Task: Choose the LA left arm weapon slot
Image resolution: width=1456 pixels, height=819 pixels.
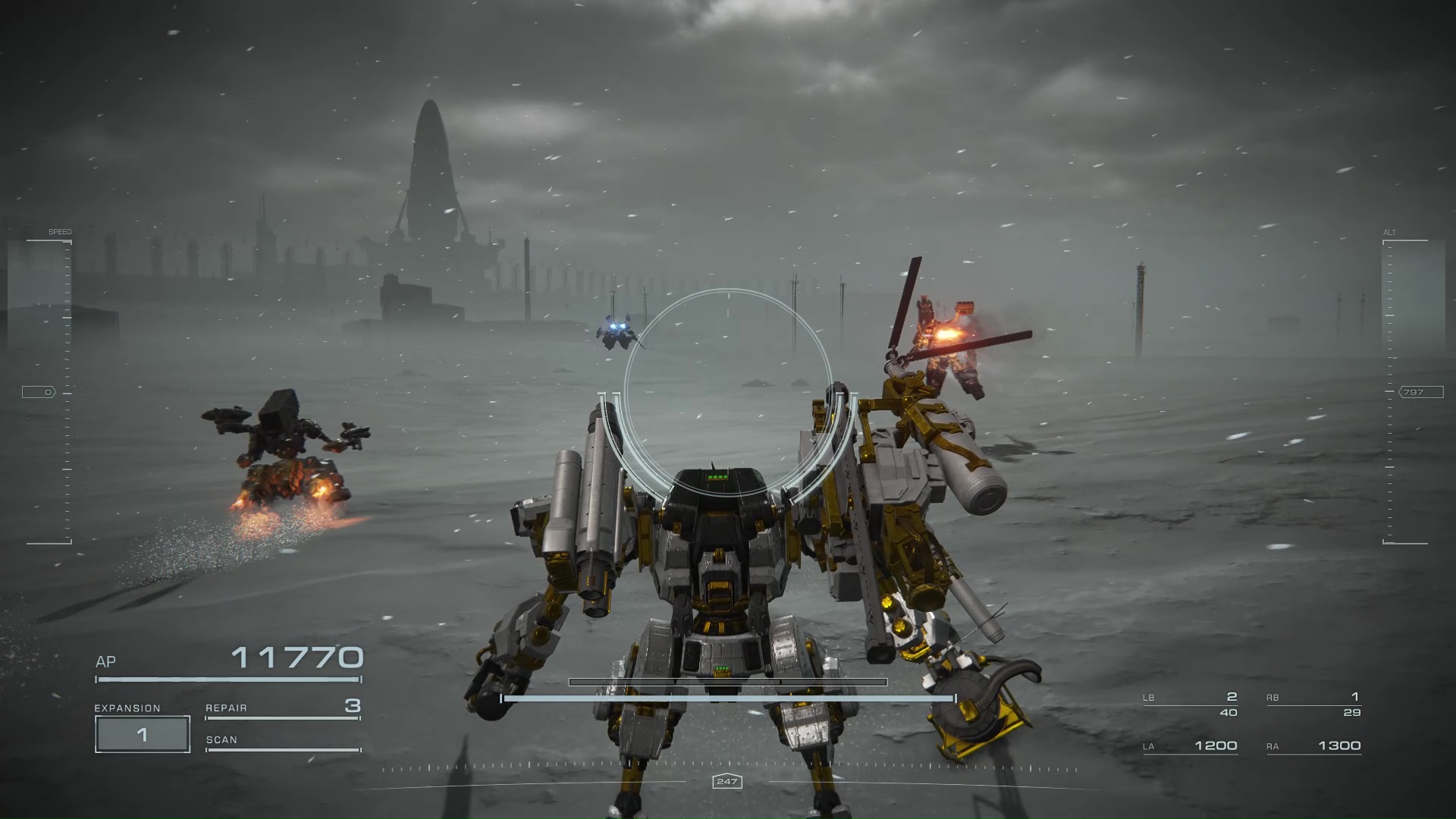Action: [x=1190, y=746]
